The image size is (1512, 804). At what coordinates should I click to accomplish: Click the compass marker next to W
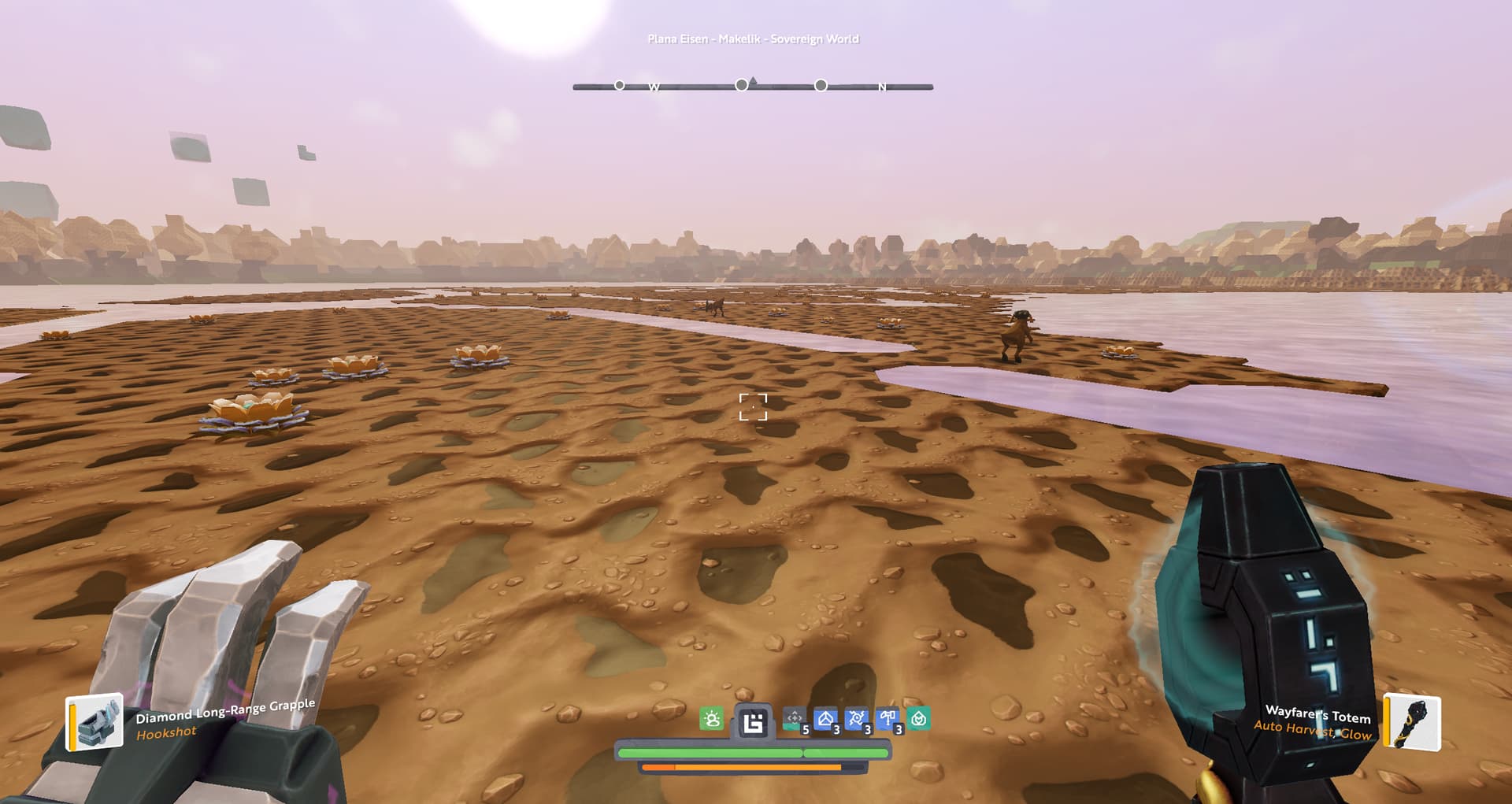(x=620, y=85)
